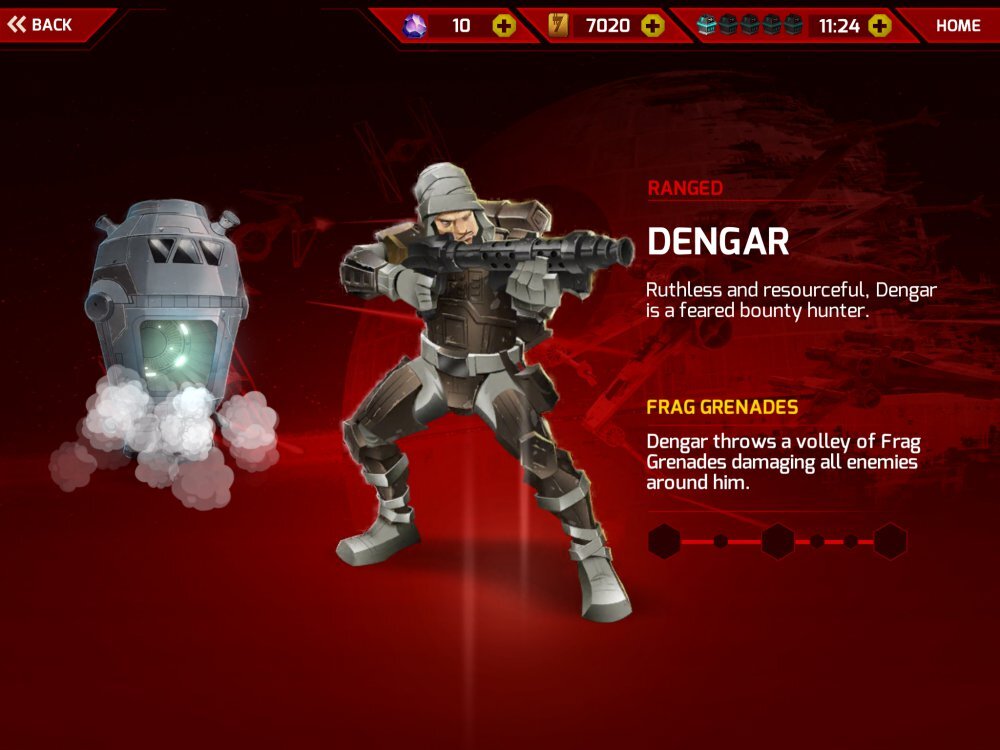Return to the Home screen
The height and width of the screenshot is (750, 1000).
point(957,26)
